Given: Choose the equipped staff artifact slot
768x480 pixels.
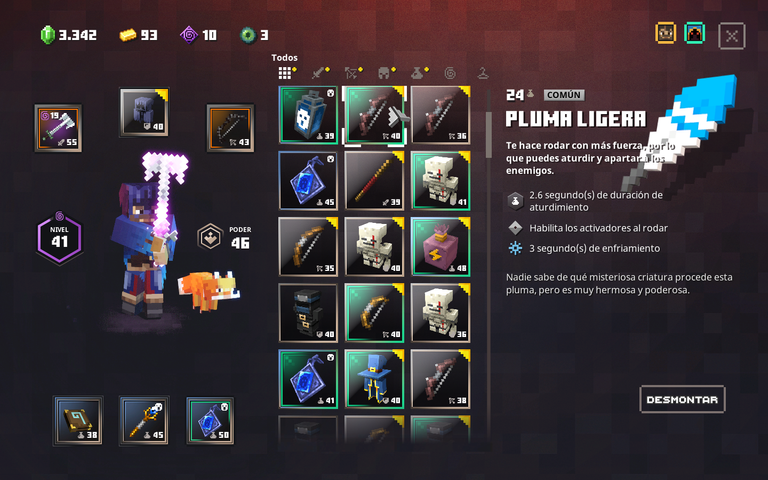Looking at the screenshot, I should (x=144, y=420).
